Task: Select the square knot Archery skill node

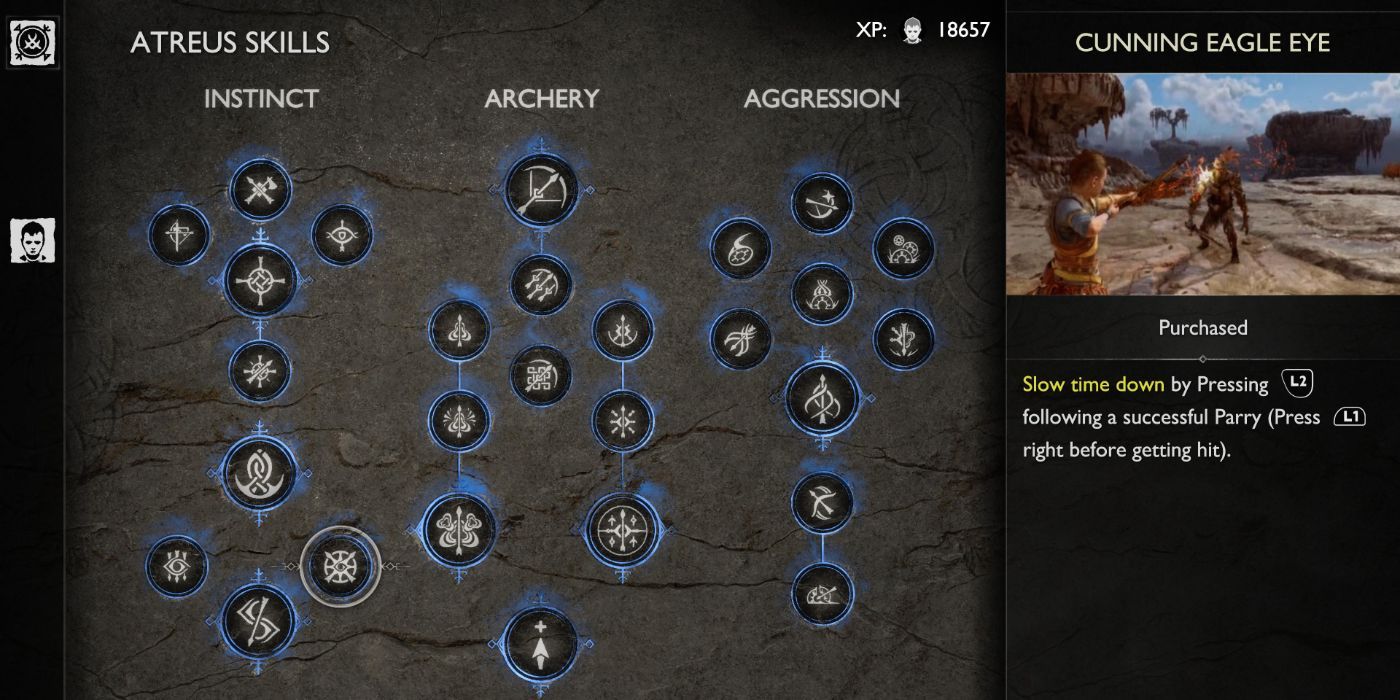Action: click(x=541, y=376)
